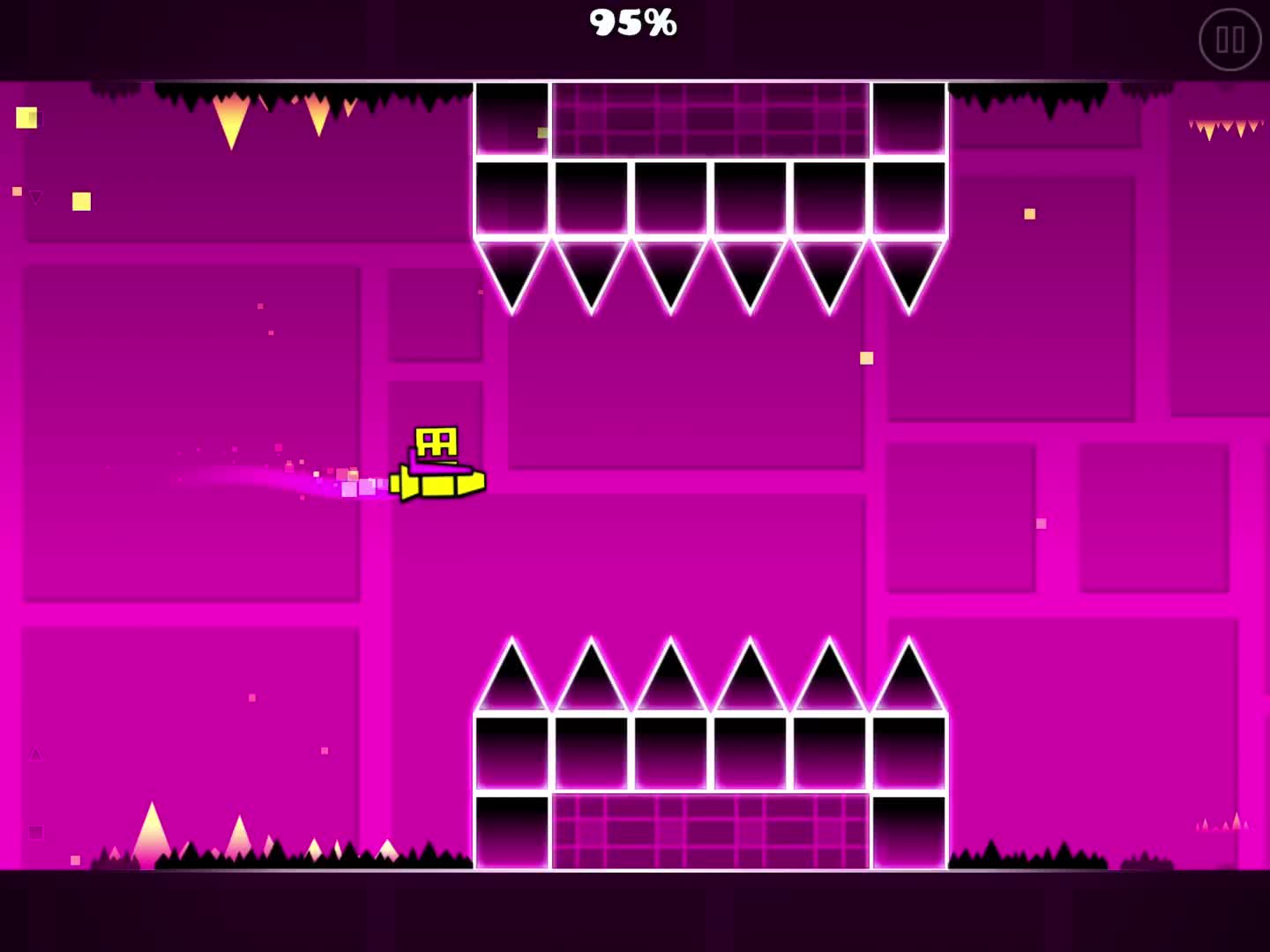Click the yellow square pickup on right side
This screenshot has height=952, width=1270.
pyautogui.click(x=1029, y=213)
